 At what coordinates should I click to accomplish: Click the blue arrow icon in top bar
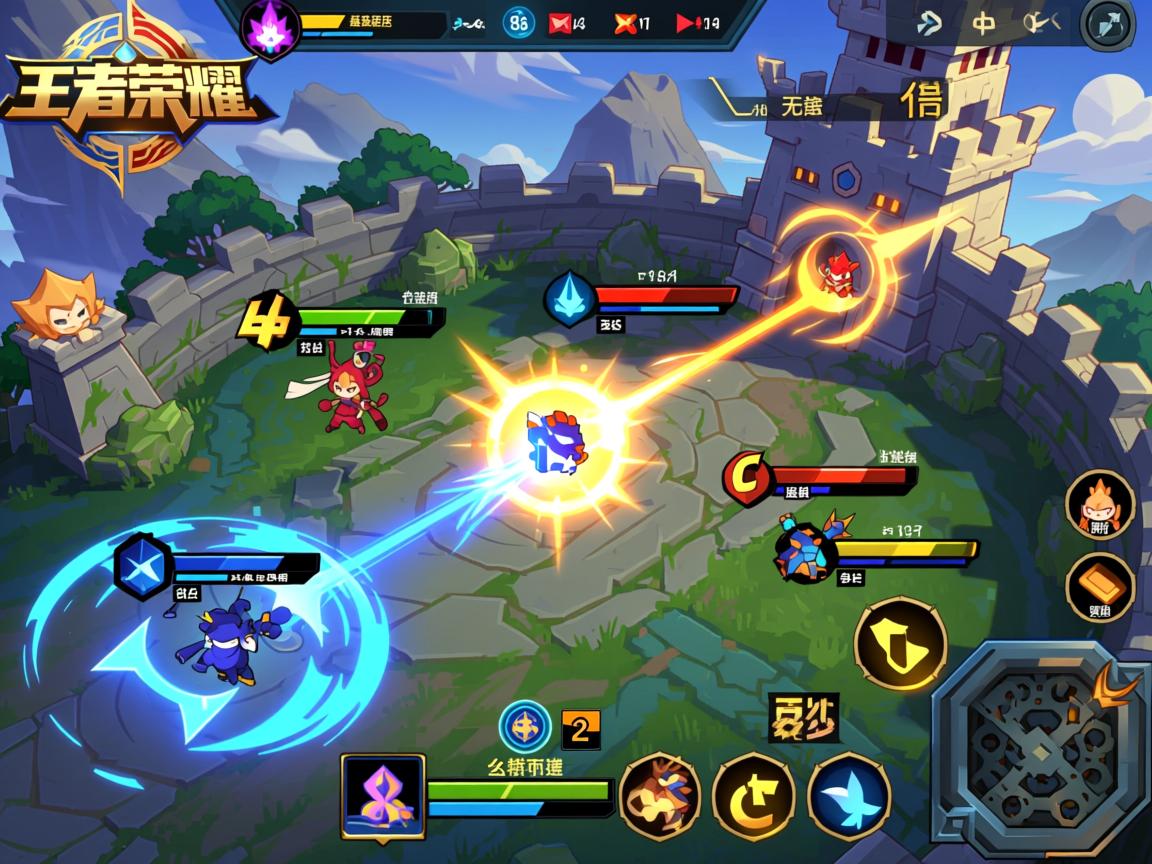[929, 23]
